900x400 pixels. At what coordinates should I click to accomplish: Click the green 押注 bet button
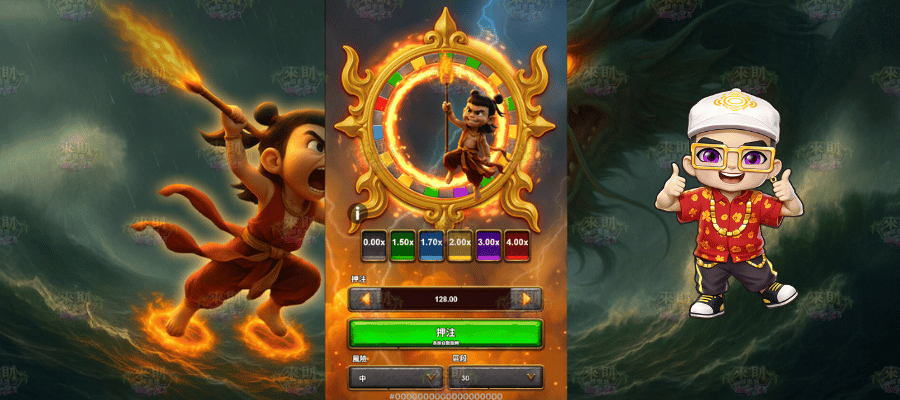tap(445, 334)
